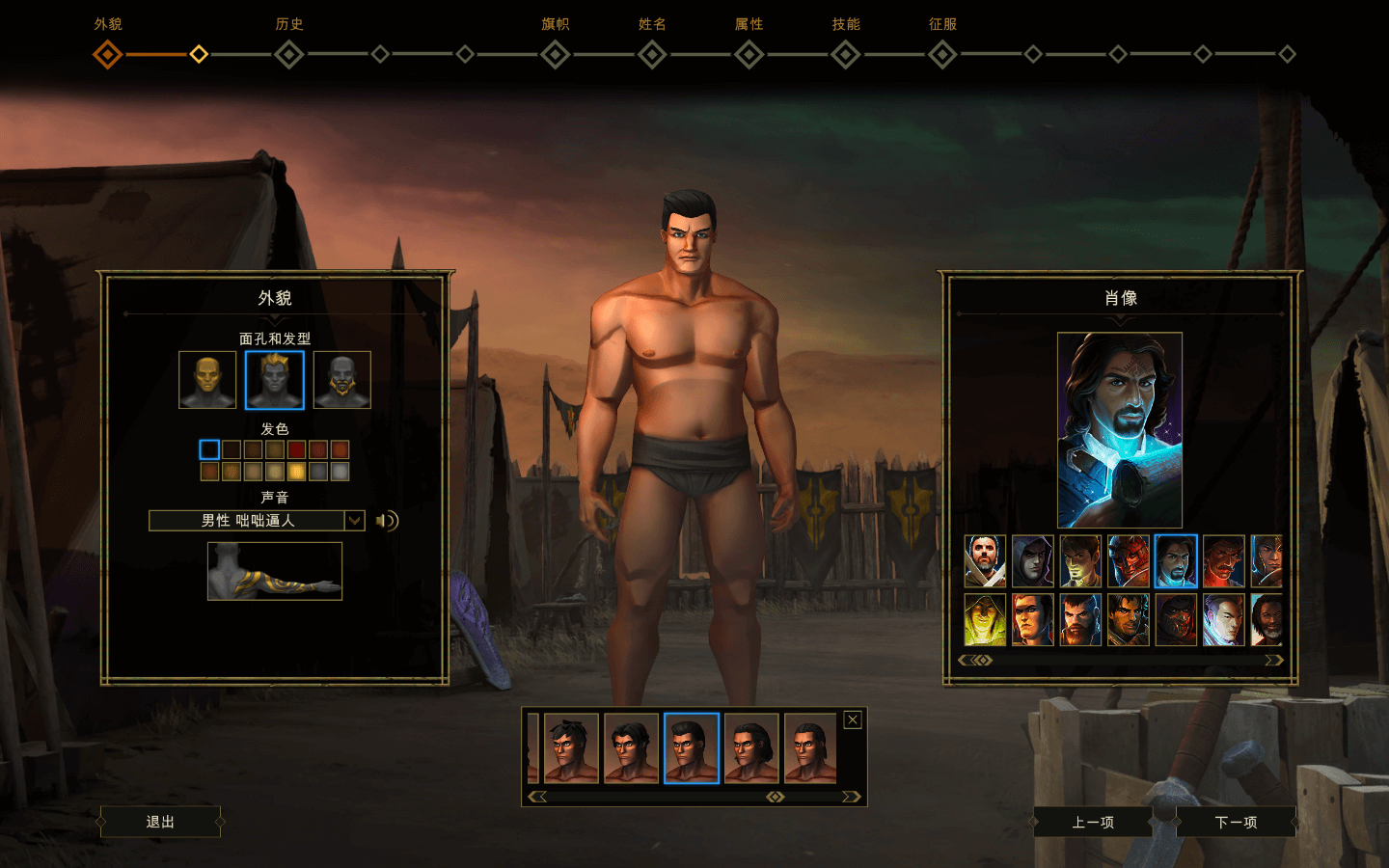Play the voice sample speaker icon
Image resolution: width=1389 pixels, height=868 pixels.
pyautogui.click(x=387, y=521)
